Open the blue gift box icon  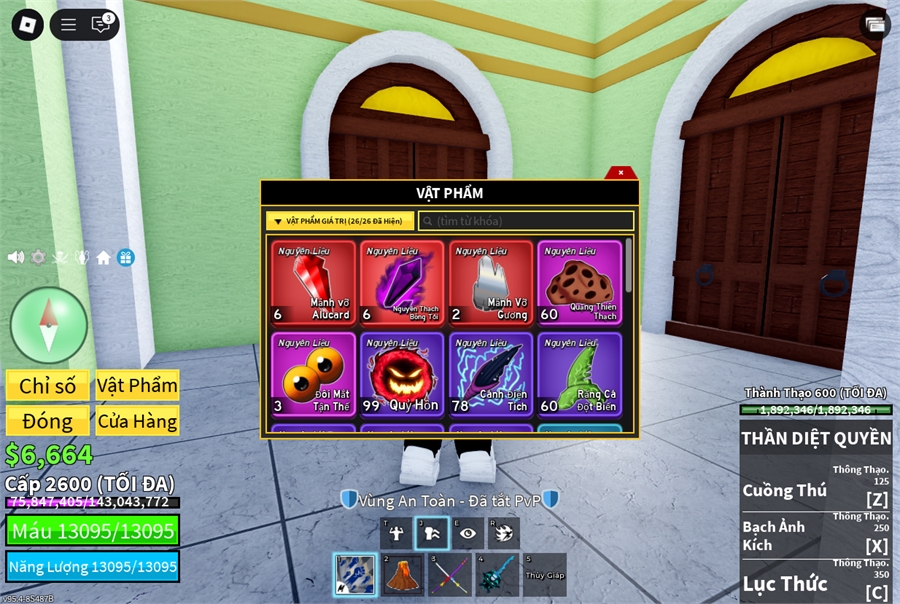pos(125,257)
